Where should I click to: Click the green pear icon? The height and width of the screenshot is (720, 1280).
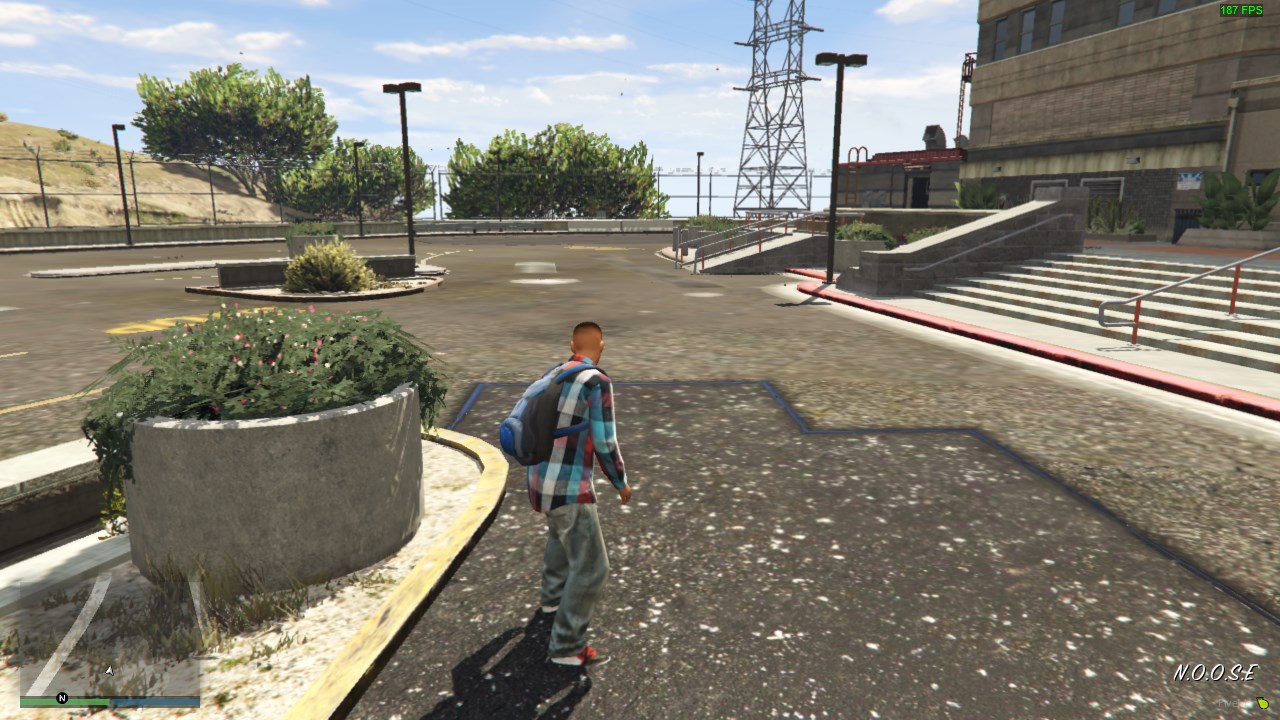1263,703
